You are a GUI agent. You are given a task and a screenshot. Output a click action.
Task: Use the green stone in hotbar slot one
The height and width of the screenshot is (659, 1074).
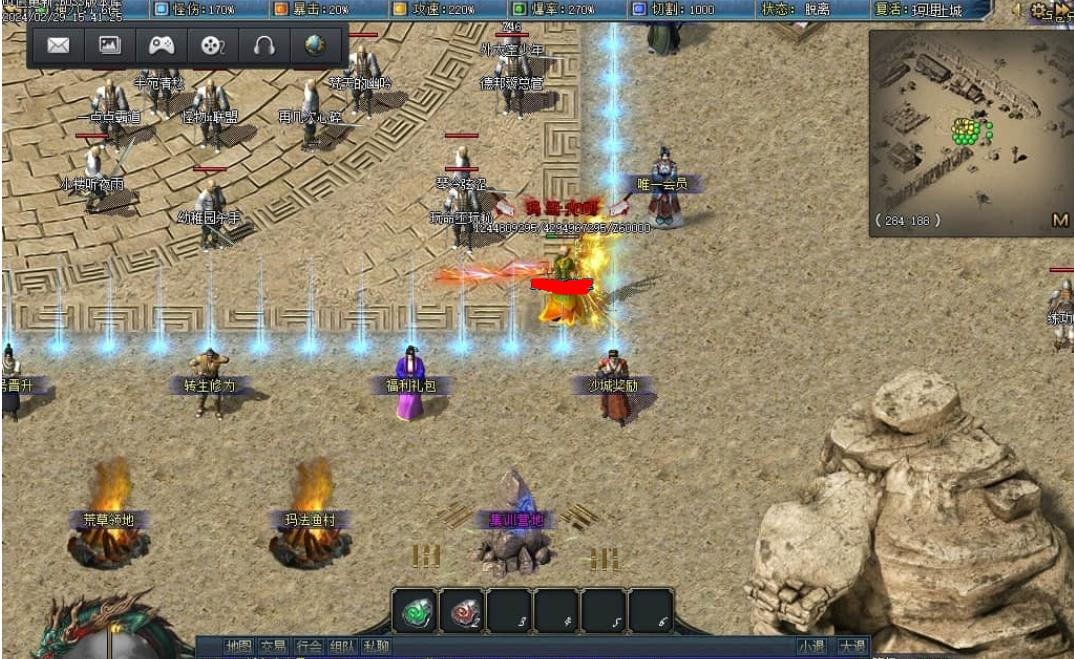coord(413,611)
